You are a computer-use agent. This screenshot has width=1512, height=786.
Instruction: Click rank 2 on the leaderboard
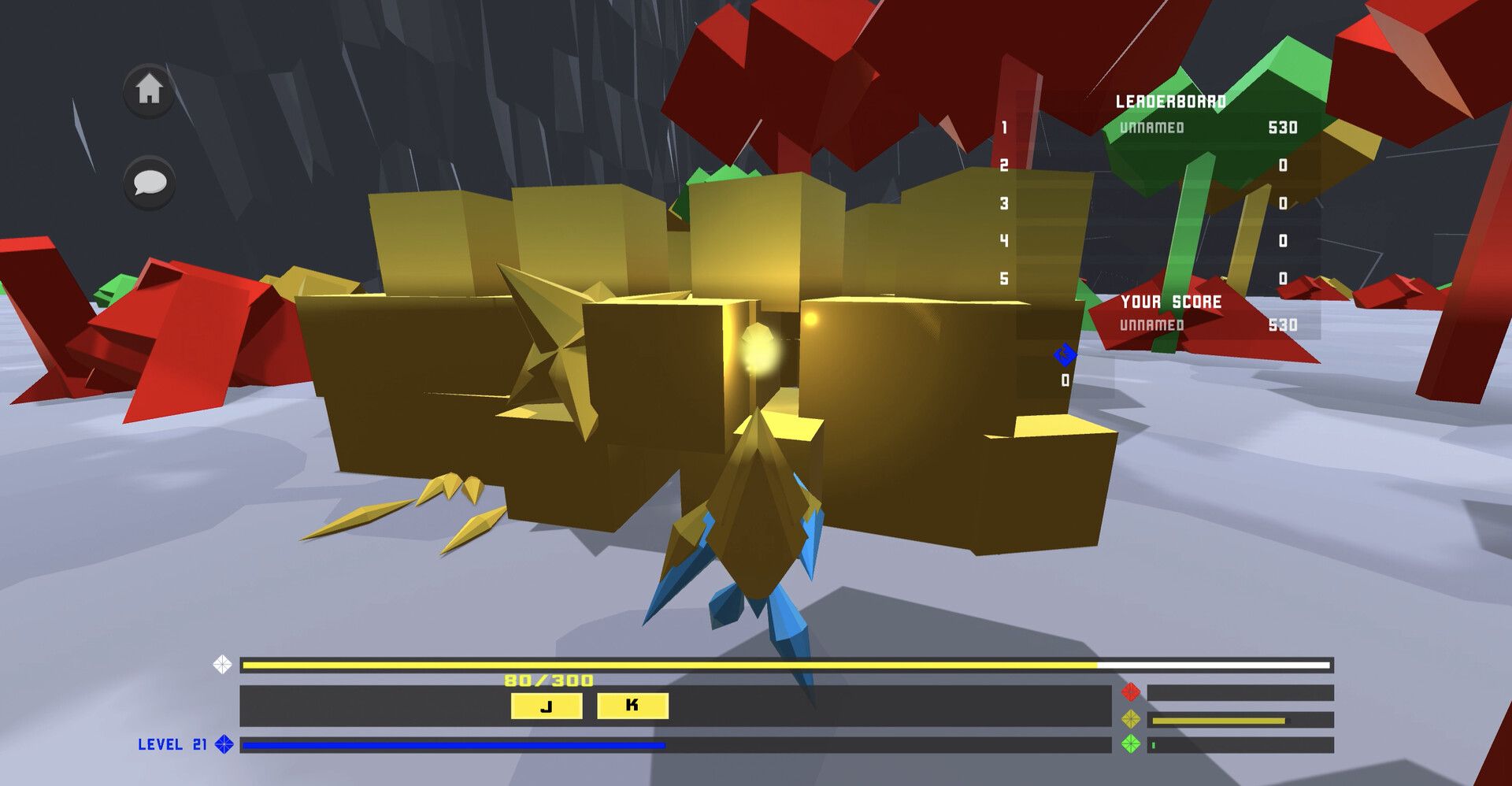pyautogui.click(x=1005, y=164)
